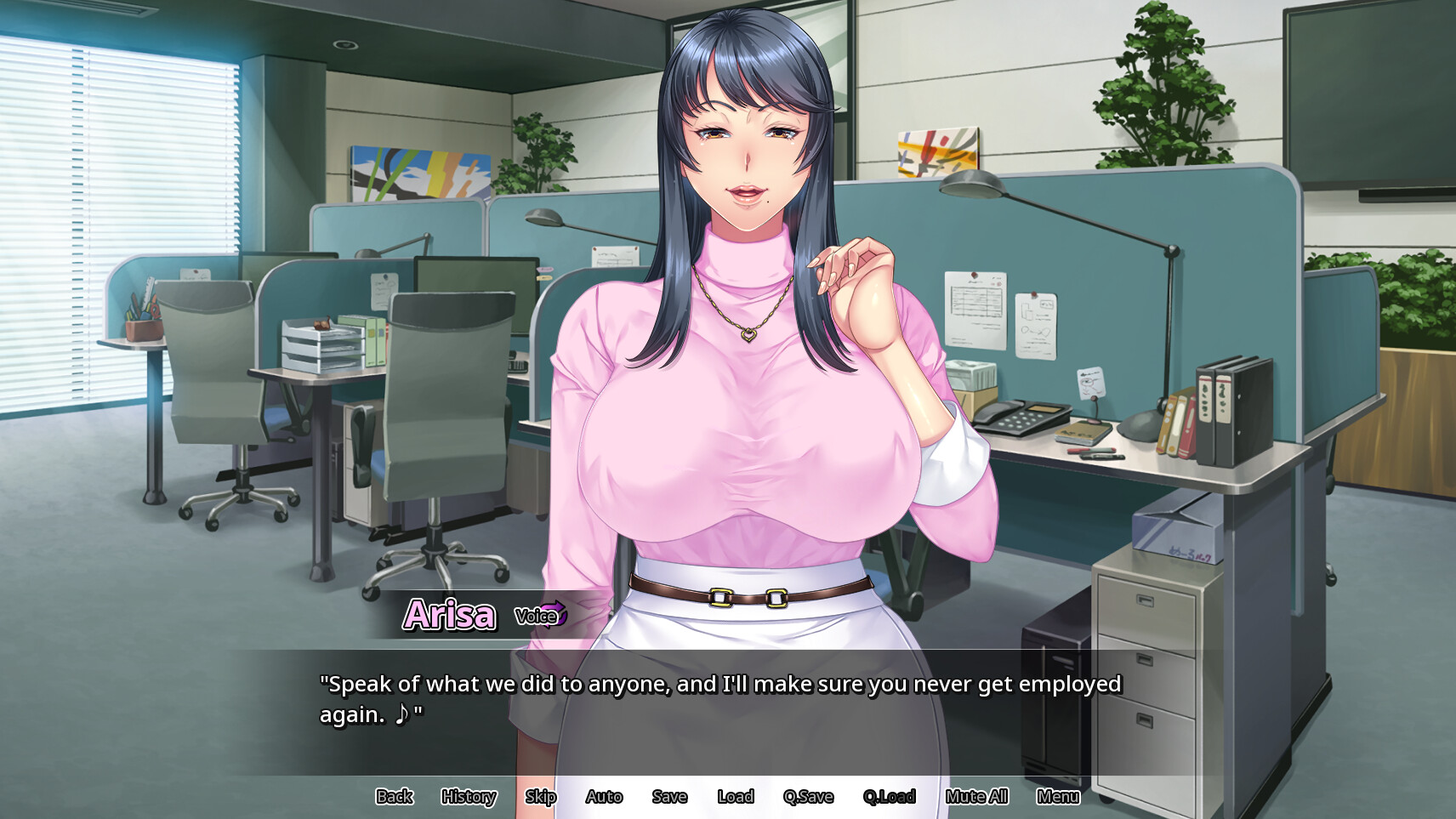This screenshot has height=819, width=1456.
Task: Quick save using Q.Save
Action: pyautogui.click(x=808, y=797)
